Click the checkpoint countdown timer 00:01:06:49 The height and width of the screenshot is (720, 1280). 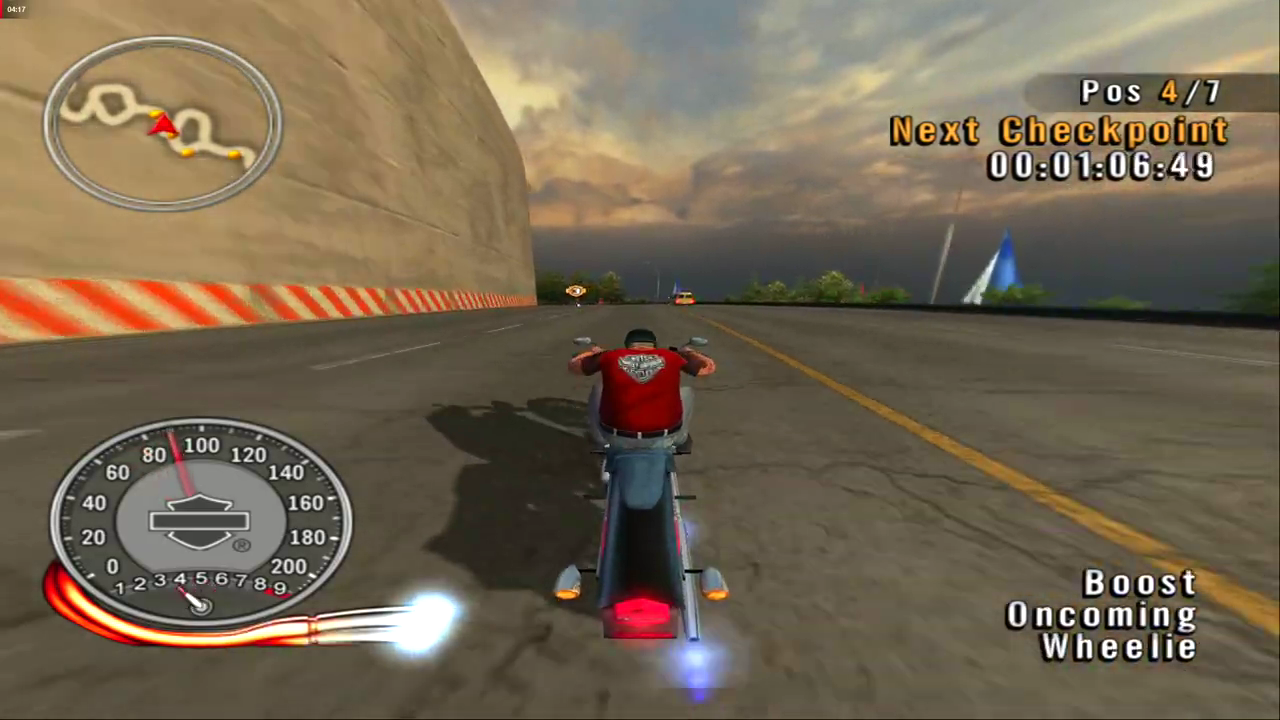pos(1101,166)
